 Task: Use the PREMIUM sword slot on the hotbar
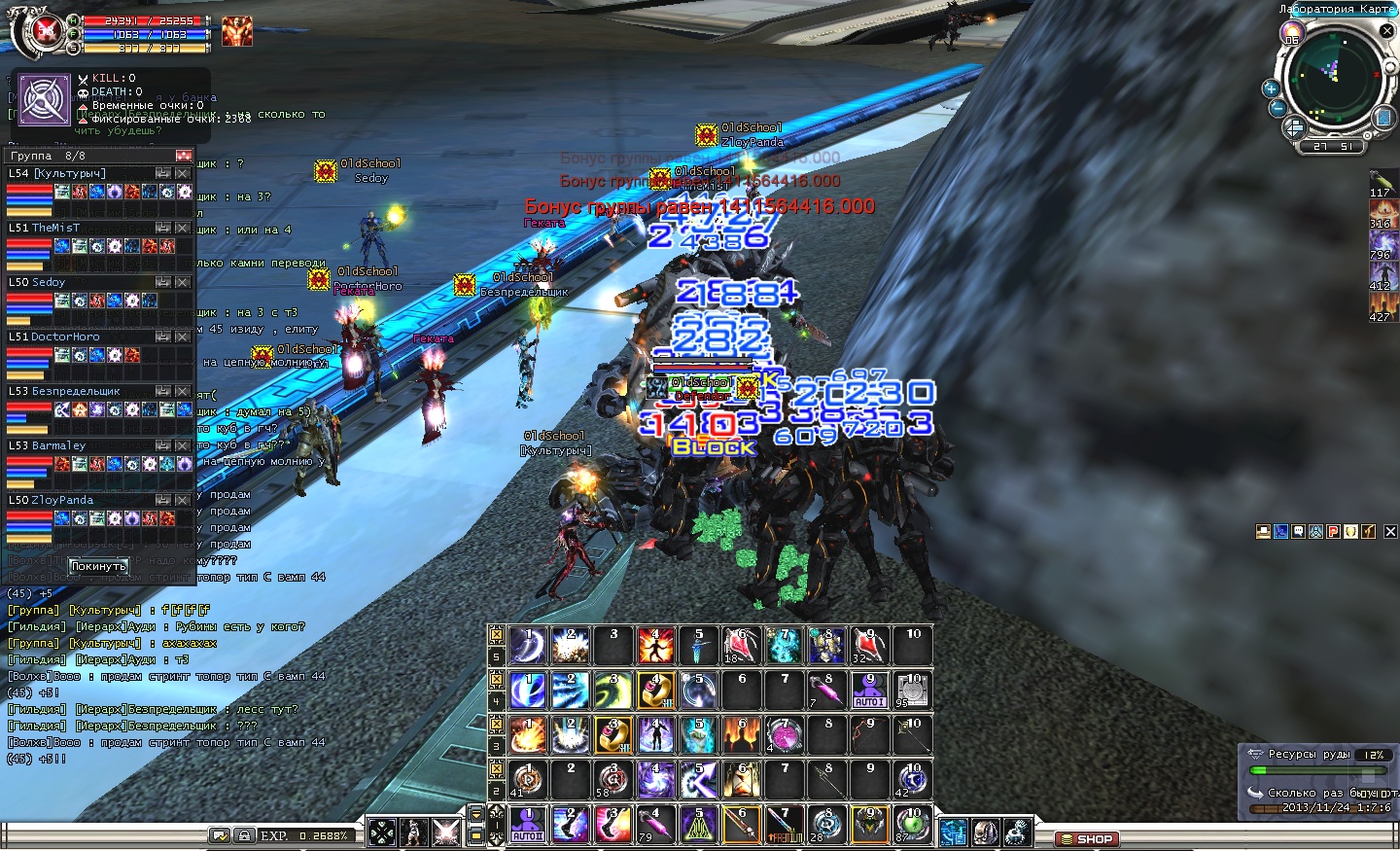pyautogui.click(x=784, y=825)
